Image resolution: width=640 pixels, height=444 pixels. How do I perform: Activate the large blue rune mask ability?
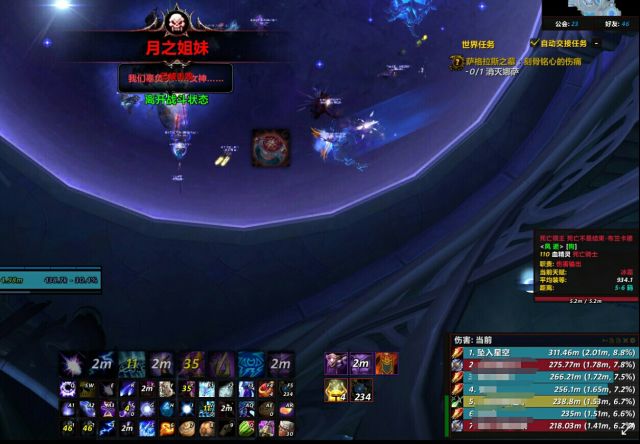tap(252, 364)
